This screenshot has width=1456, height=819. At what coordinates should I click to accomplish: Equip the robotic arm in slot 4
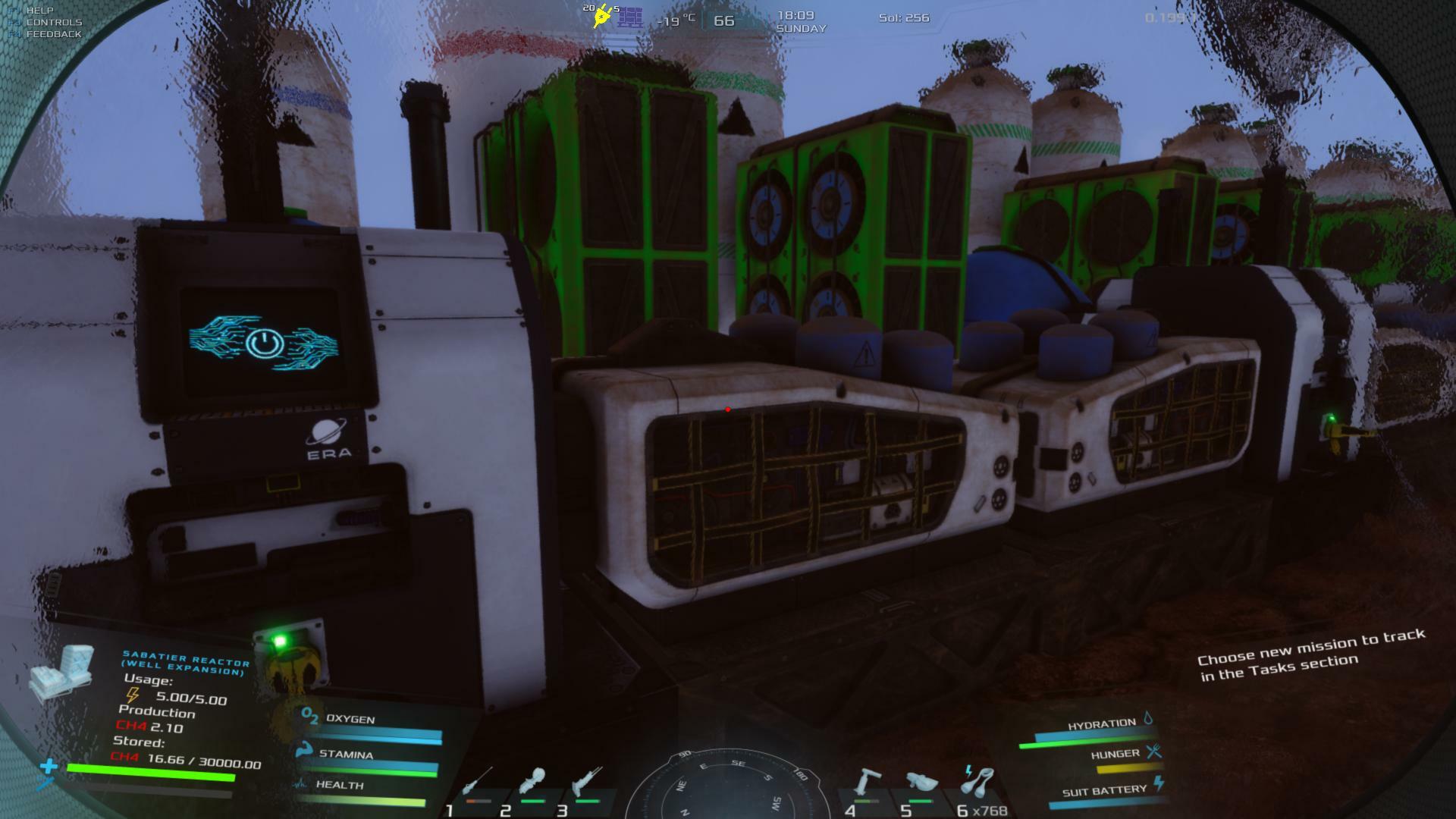coord(865,784)
